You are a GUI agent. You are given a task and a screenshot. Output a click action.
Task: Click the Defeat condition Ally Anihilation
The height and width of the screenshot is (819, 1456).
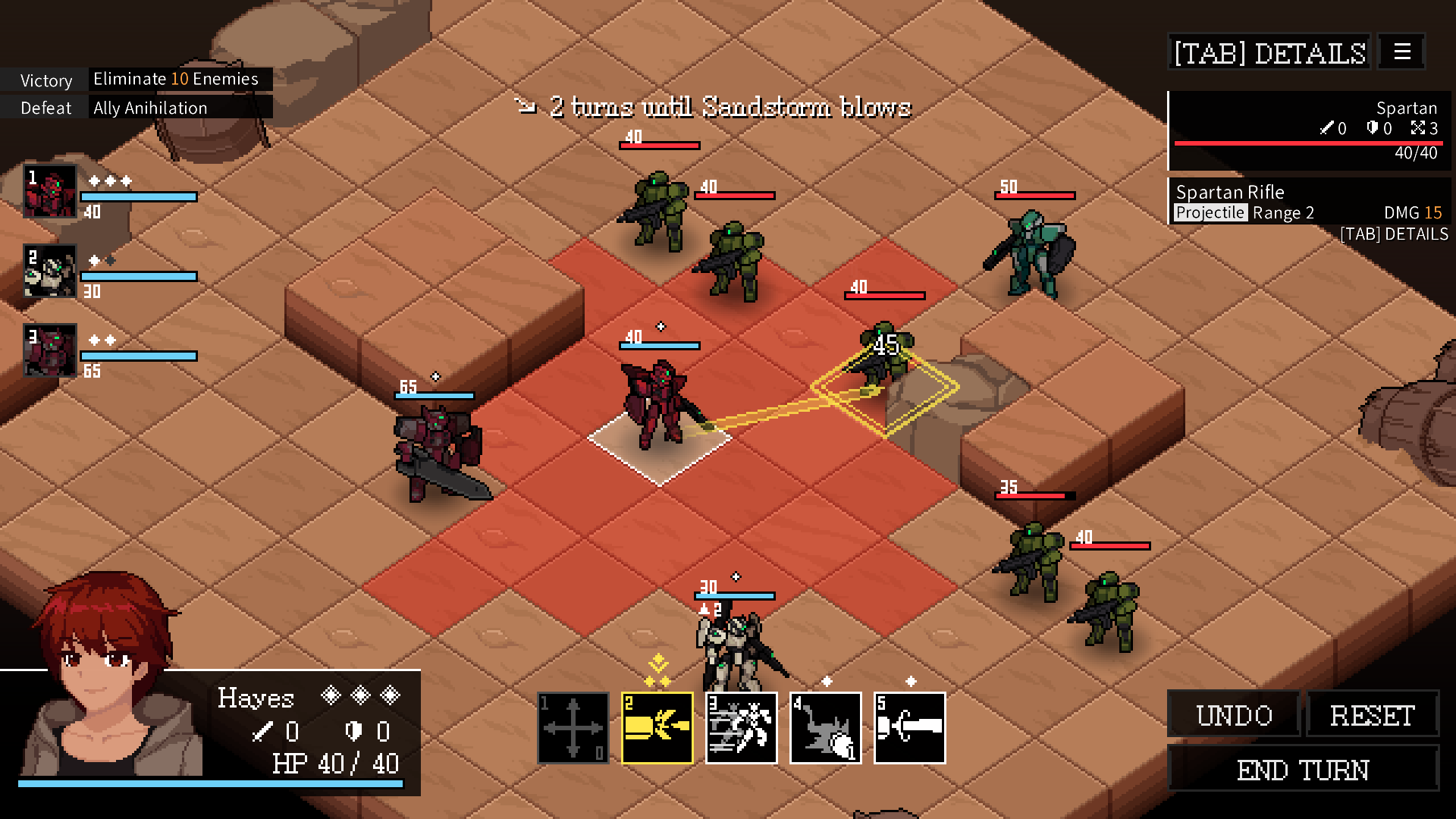click(x=149, y=107)
